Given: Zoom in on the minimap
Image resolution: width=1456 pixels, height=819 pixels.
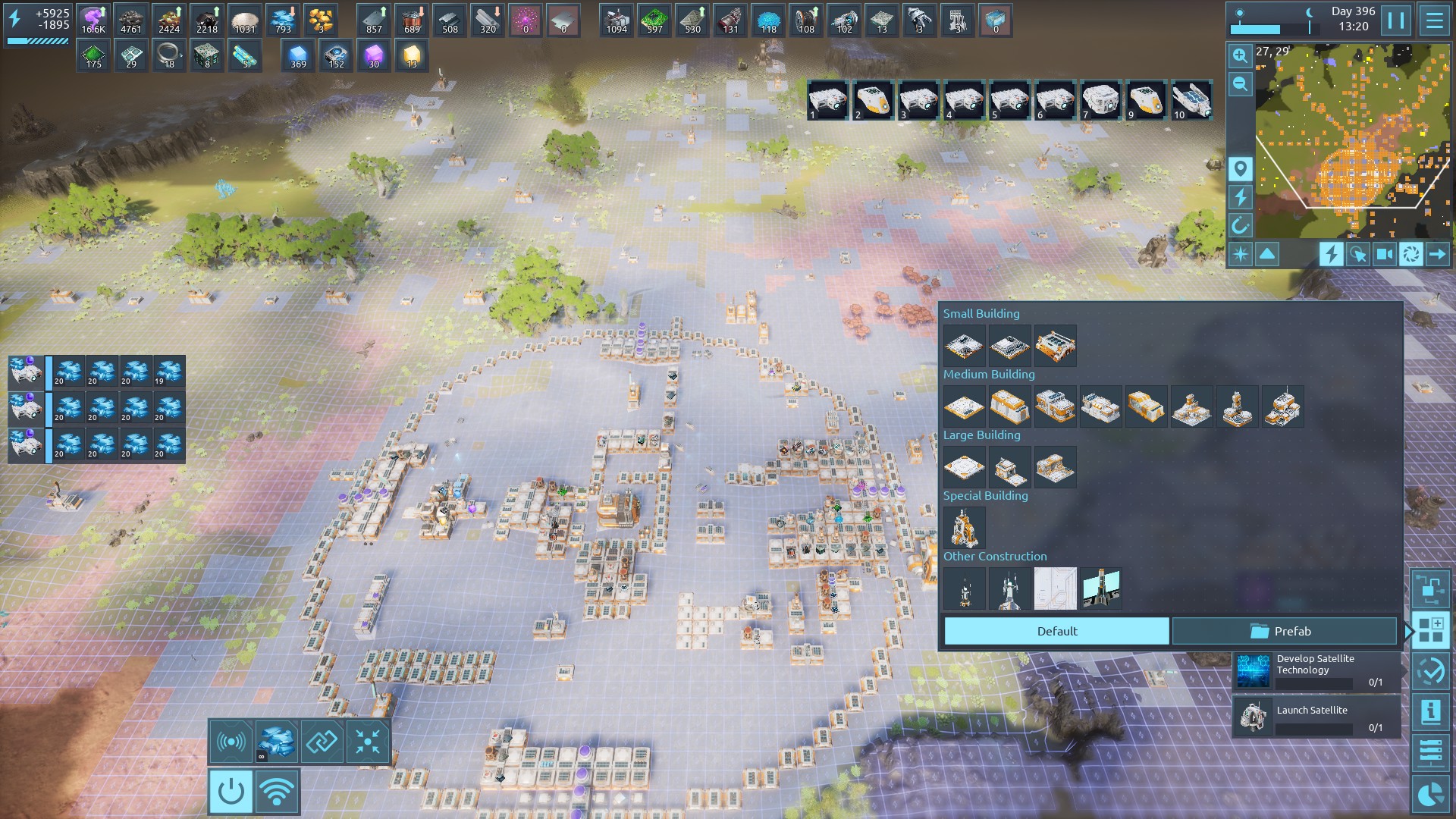Looking at the screenshot, I should [1240, 55].
